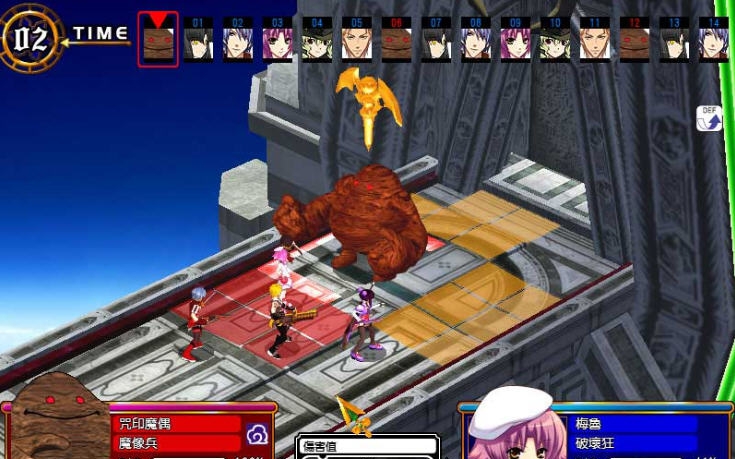Click turn order portrait number 07
735x459 pixels.
pos(436,41)
